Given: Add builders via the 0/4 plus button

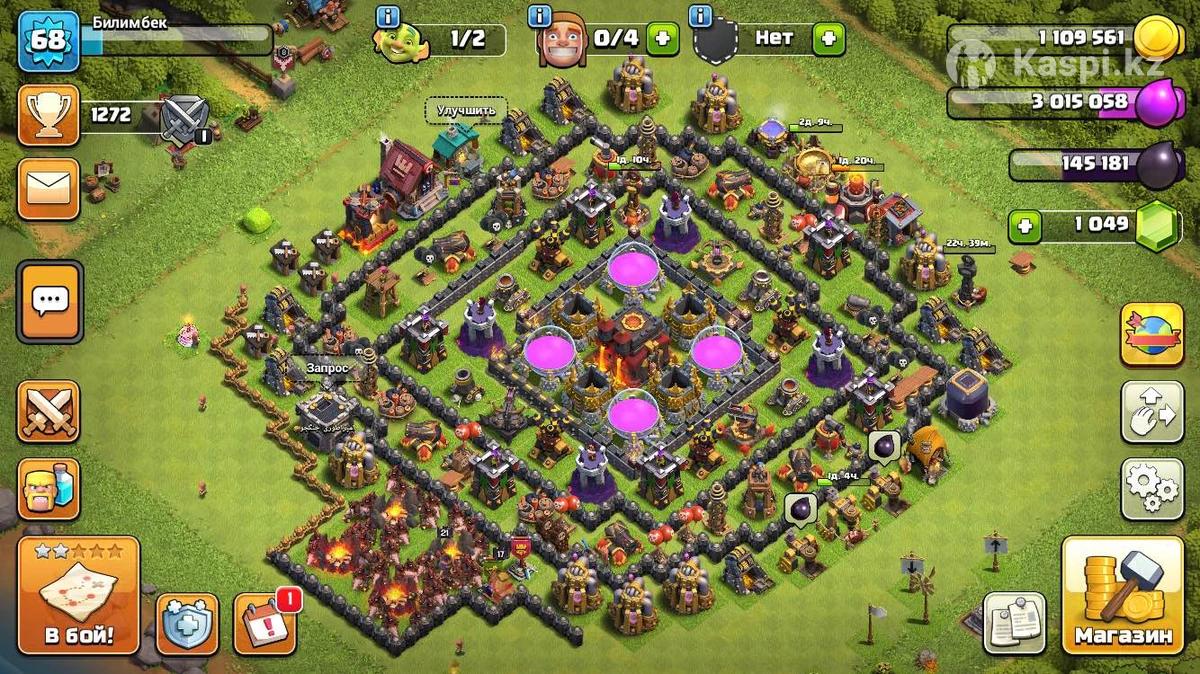Looking at the screenshot, I should click(661, 40).
